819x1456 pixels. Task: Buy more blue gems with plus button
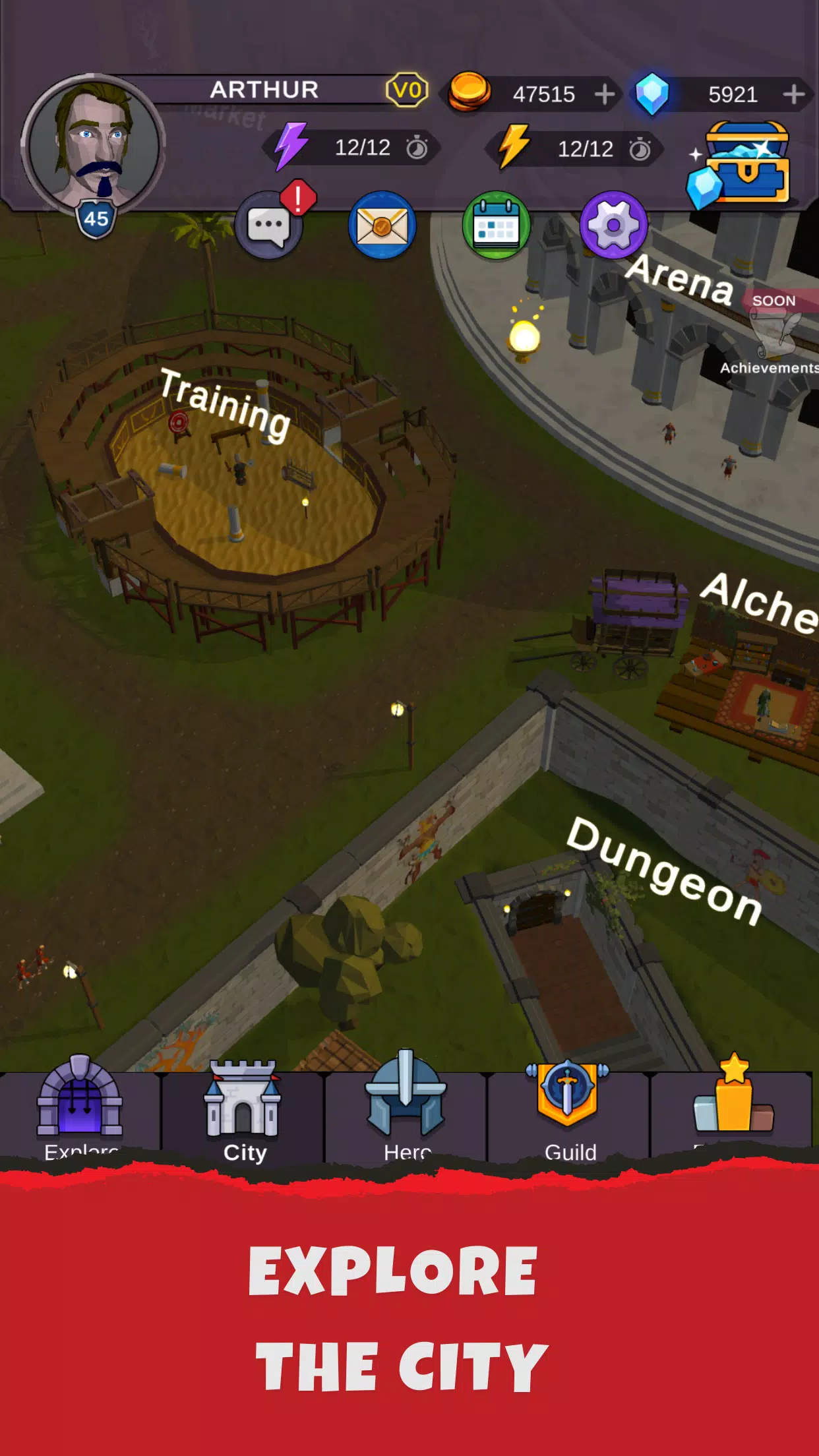pyautogui.click(x=793, y=94)
